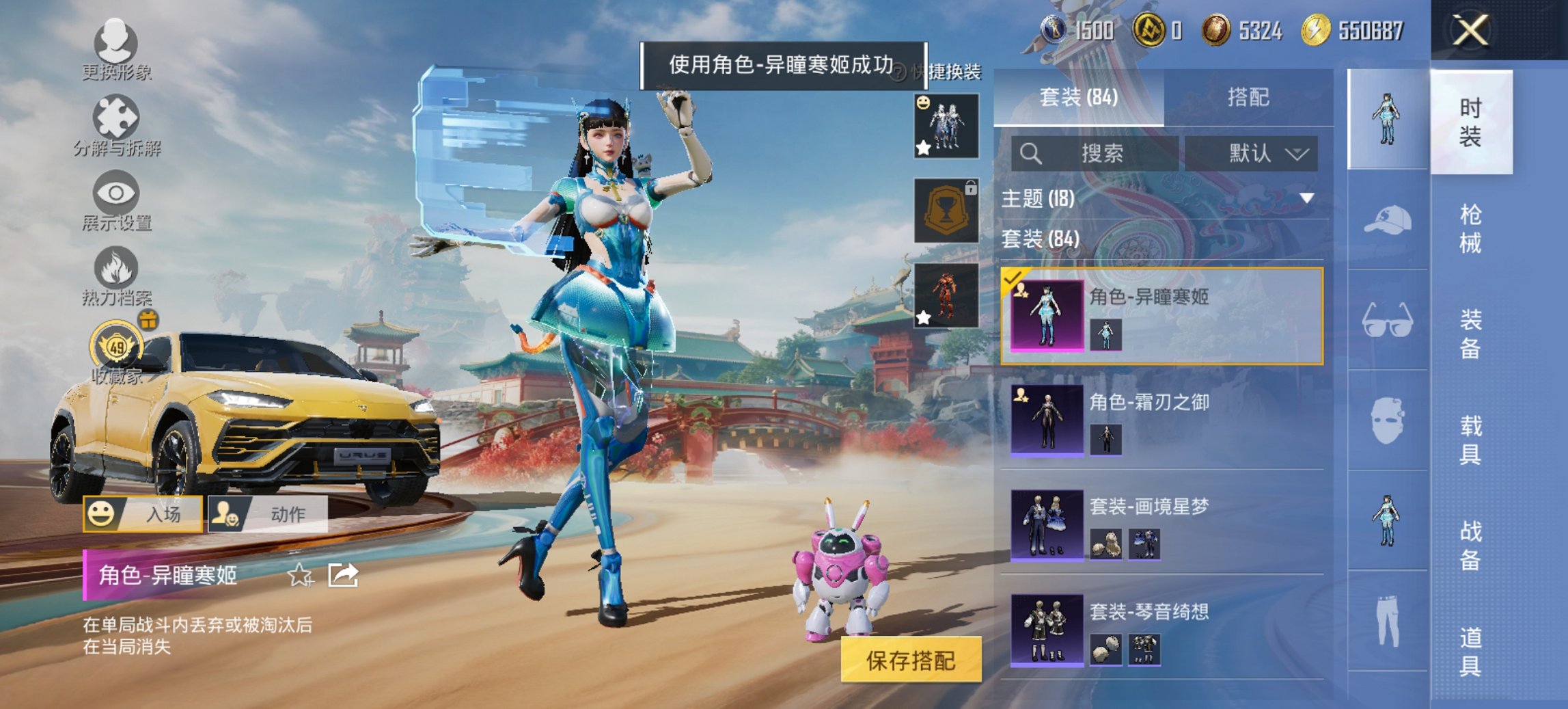Image resolution: width=1568 pixels, height=709 pixels.
Task: Open the 默认 sorting dropdown
Action: click(1257, 152)
